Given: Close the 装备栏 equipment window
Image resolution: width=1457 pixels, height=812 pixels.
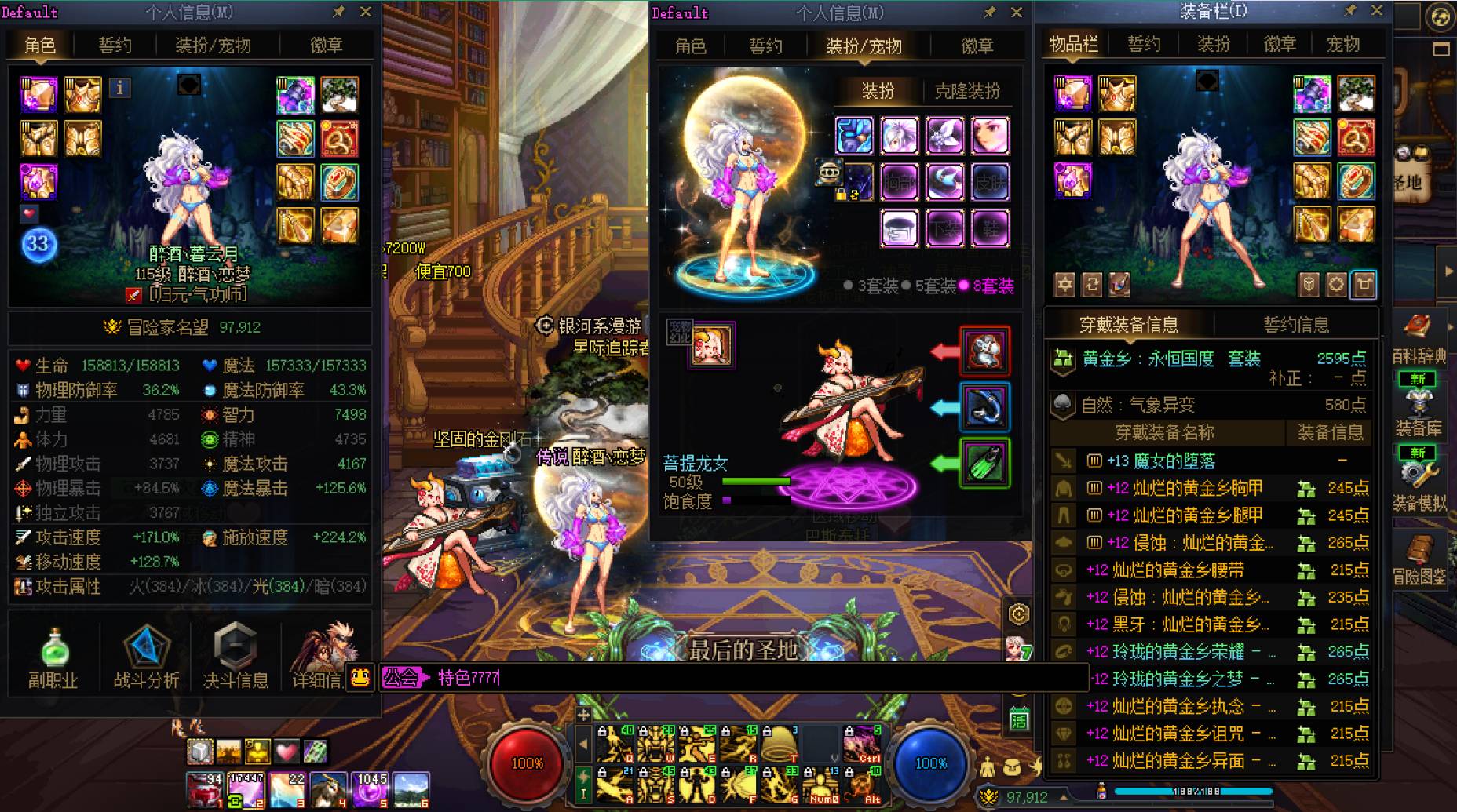Looking at the screenshot, I should click(1377, 11).
